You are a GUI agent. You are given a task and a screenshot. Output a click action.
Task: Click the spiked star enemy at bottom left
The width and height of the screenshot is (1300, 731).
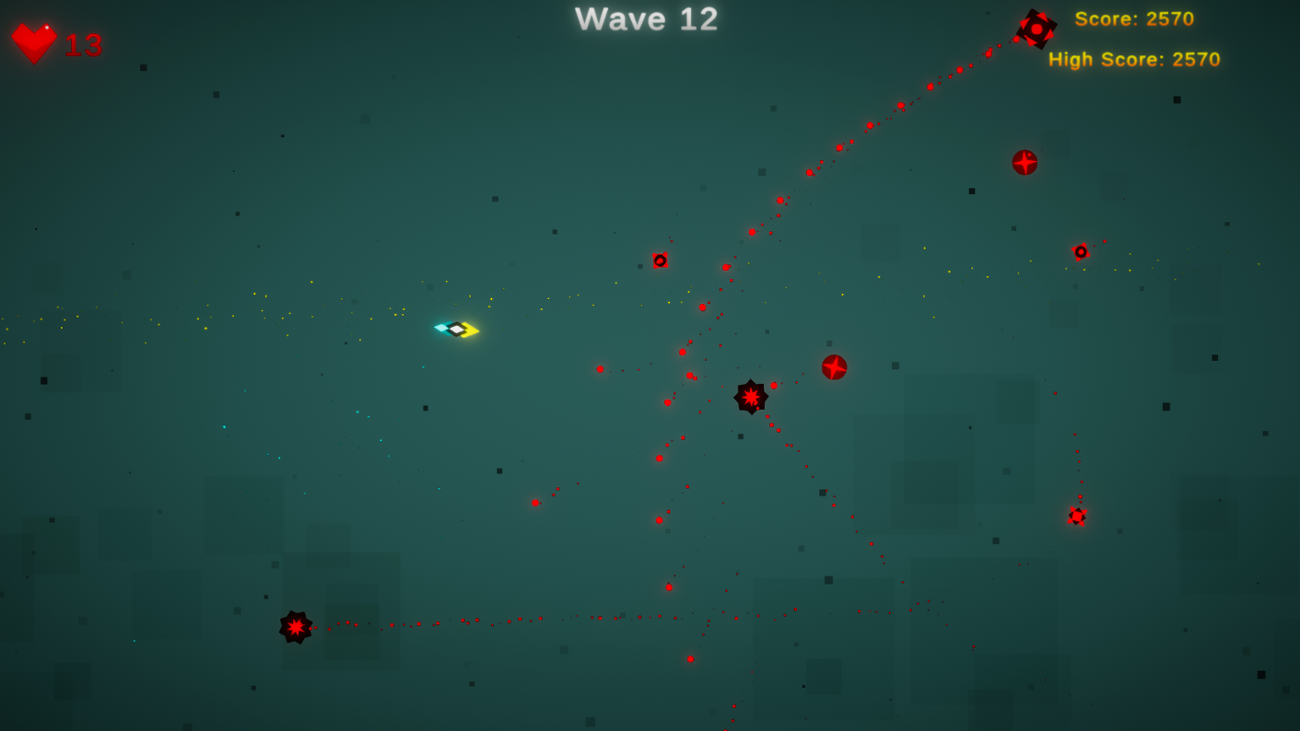coord(294,627)
